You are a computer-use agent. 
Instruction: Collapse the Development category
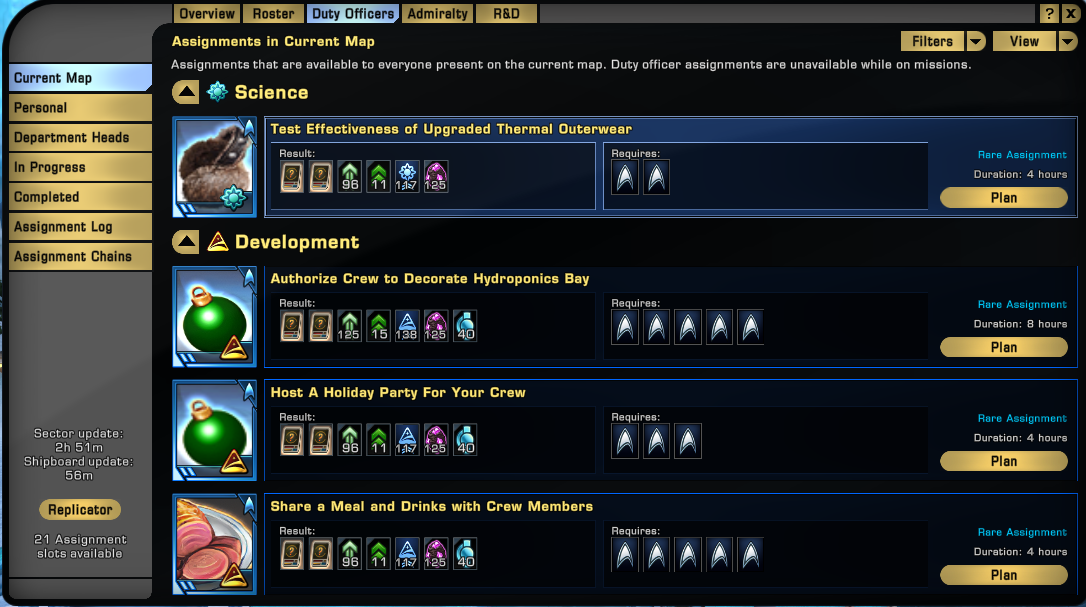[186, 242]
